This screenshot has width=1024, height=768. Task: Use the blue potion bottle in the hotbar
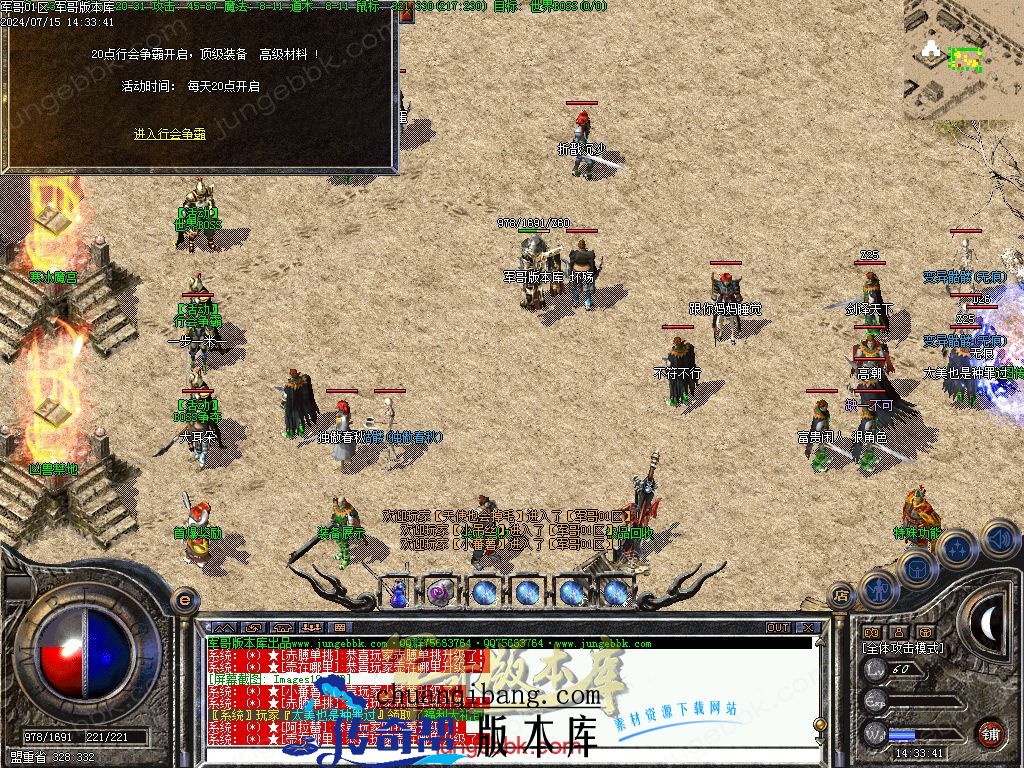pos(397,593)
